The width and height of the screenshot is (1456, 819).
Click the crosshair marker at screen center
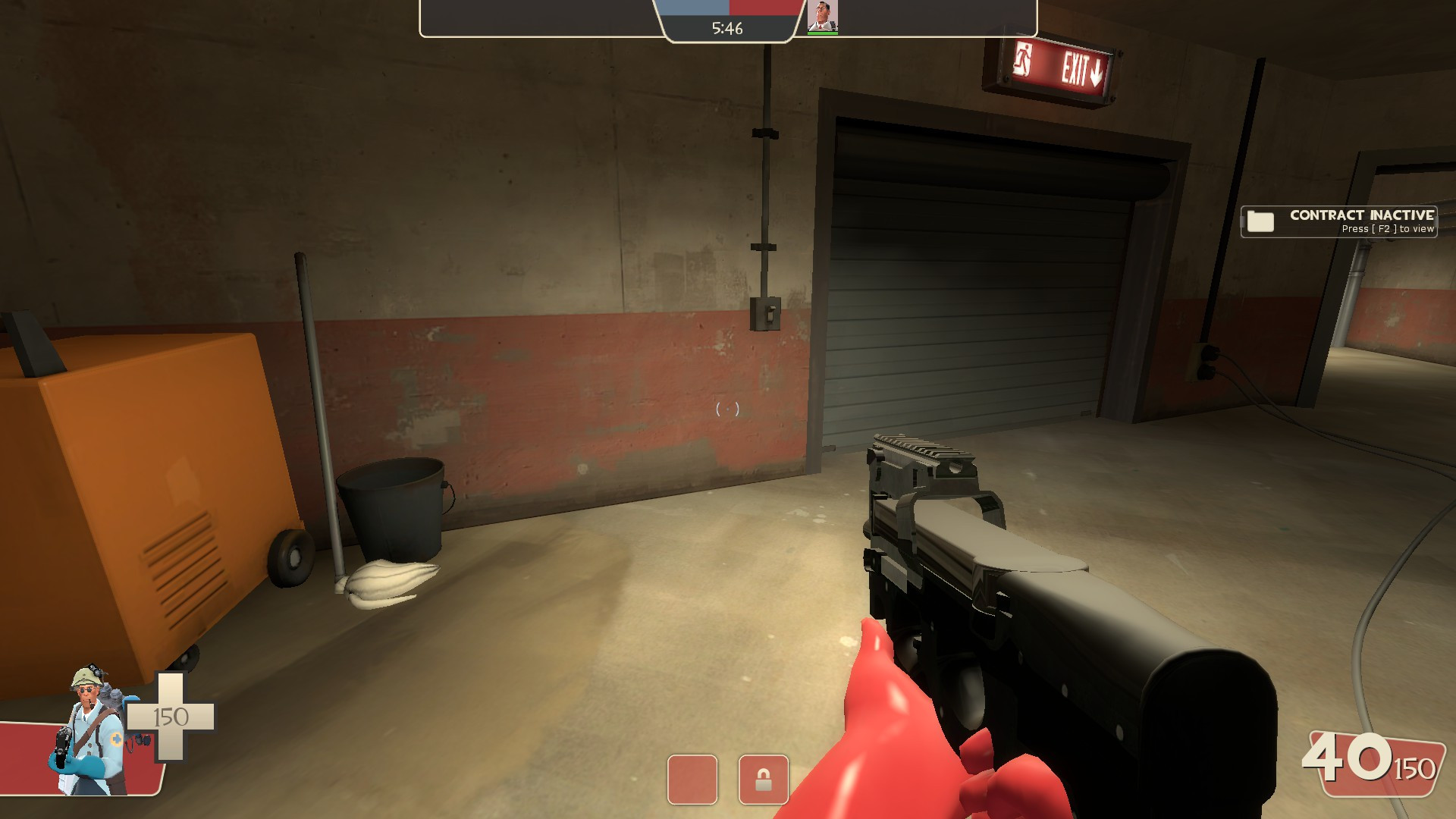[726, 409]
